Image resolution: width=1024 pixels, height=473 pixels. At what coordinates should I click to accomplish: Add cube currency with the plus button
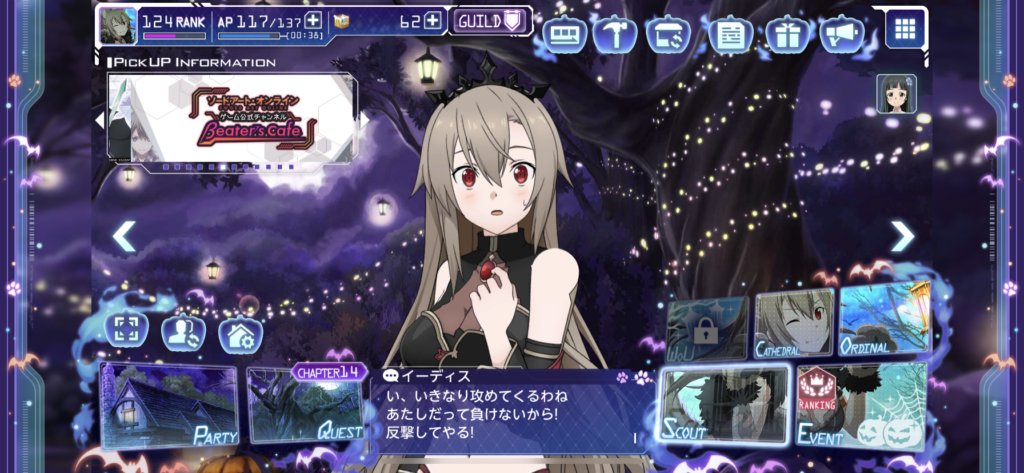point(432,20)
